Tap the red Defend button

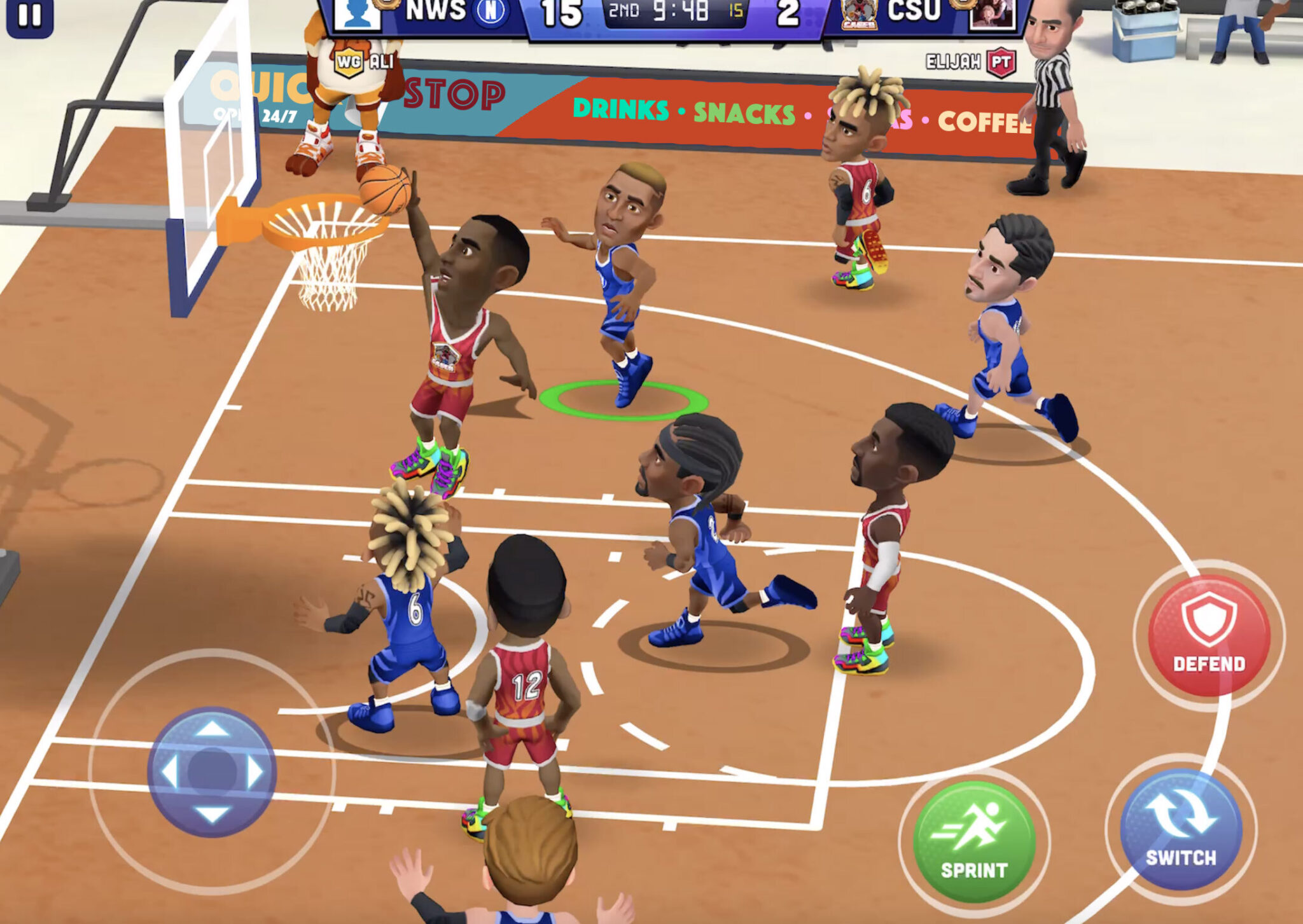(1209, 635)
